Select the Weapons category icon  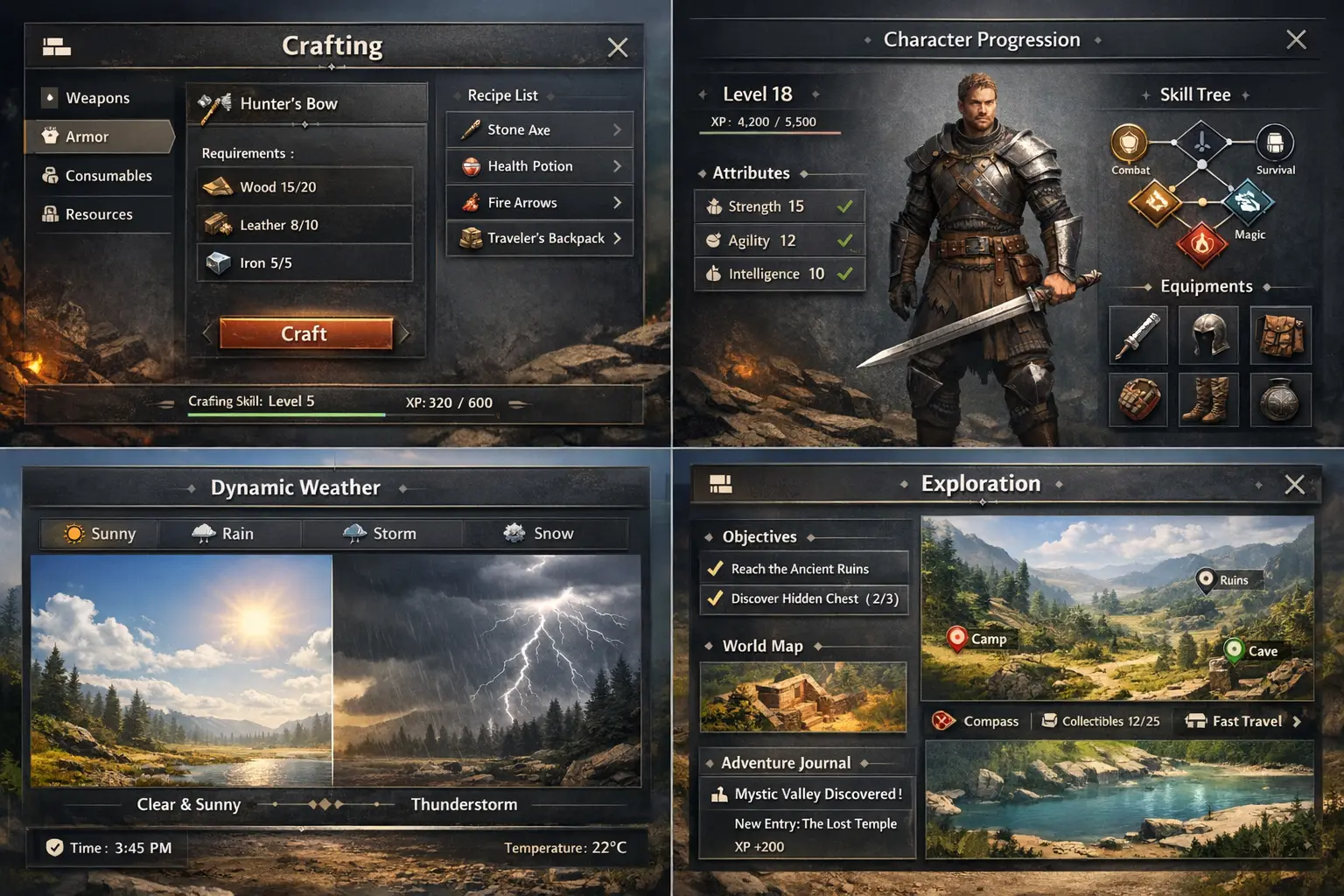51,97
